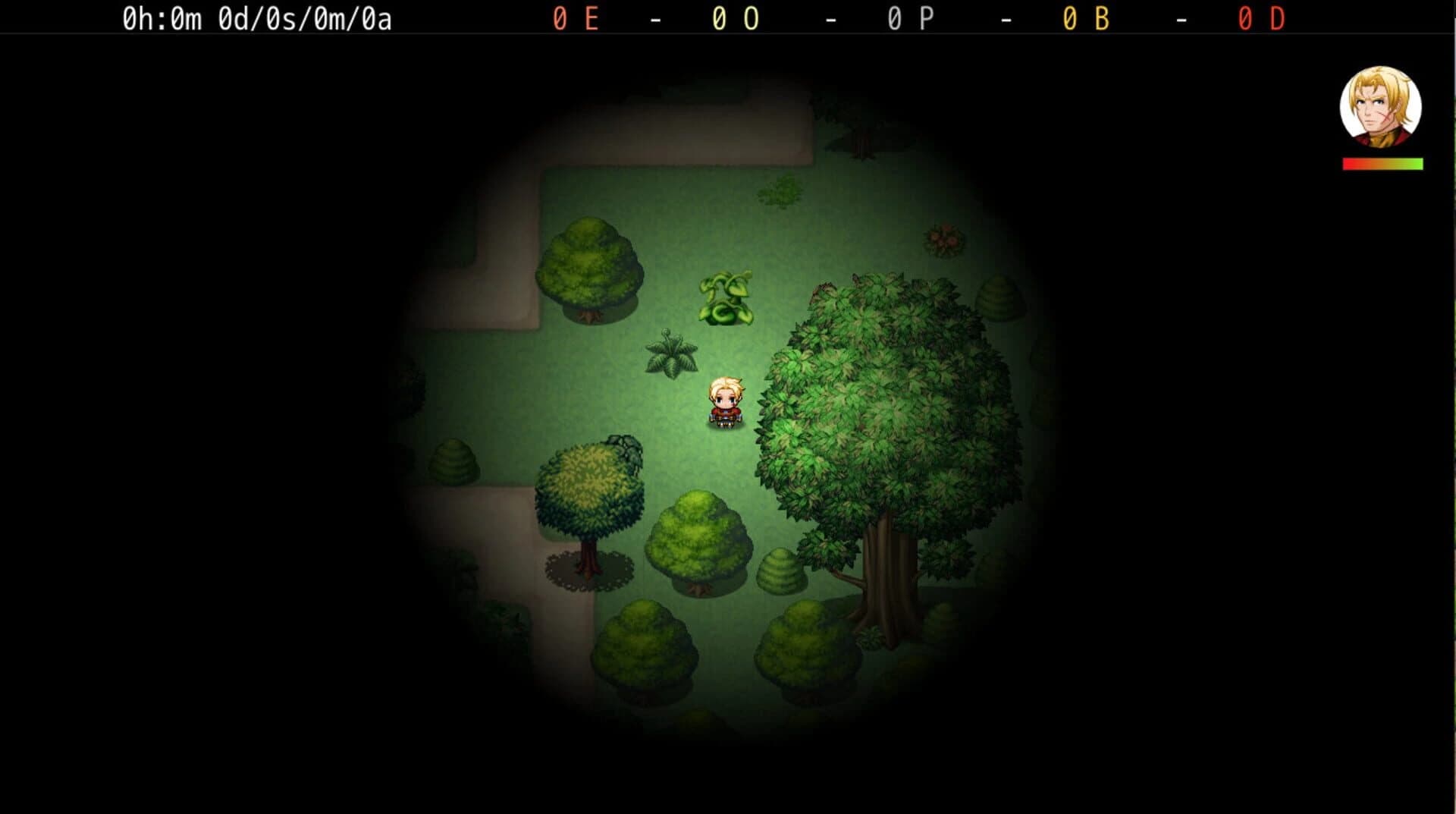This screenshot has height=814, width=1456.
Task: Select the red D counter in HUD
Action: 1261,17
